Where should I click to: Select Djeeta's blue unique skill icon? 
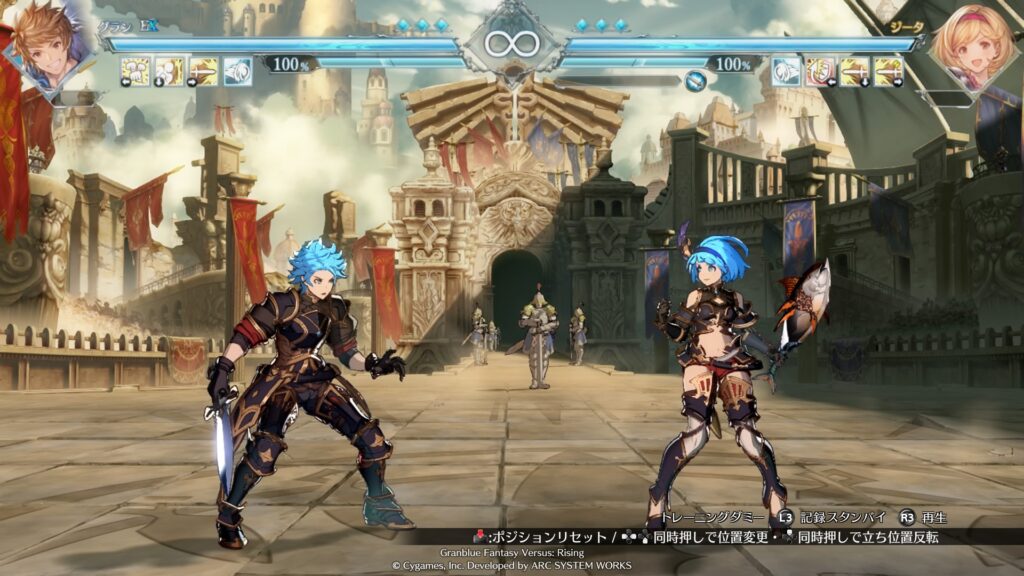[787, 71]
